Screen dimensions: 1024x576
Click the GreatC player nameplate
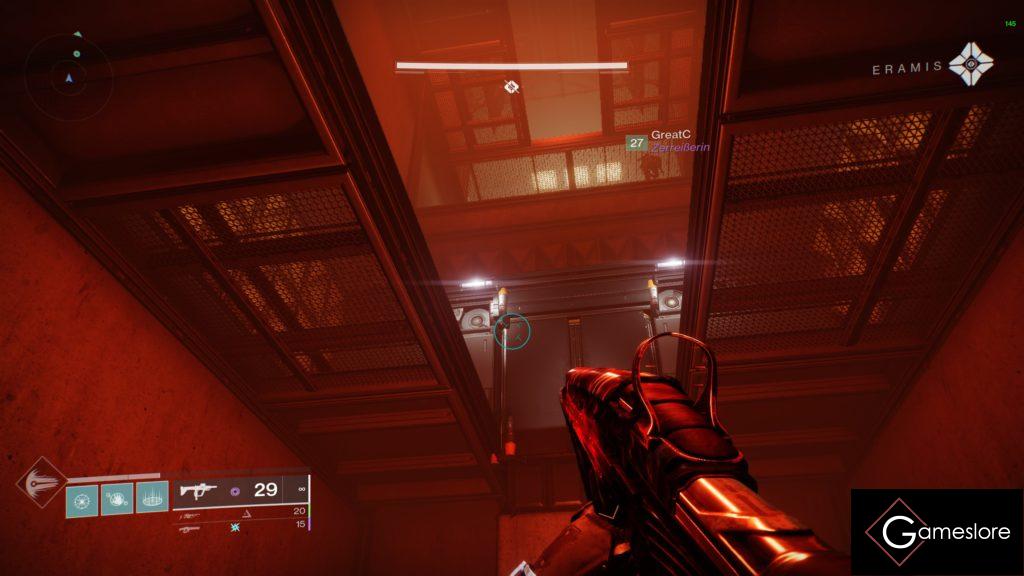coord(670,135)
